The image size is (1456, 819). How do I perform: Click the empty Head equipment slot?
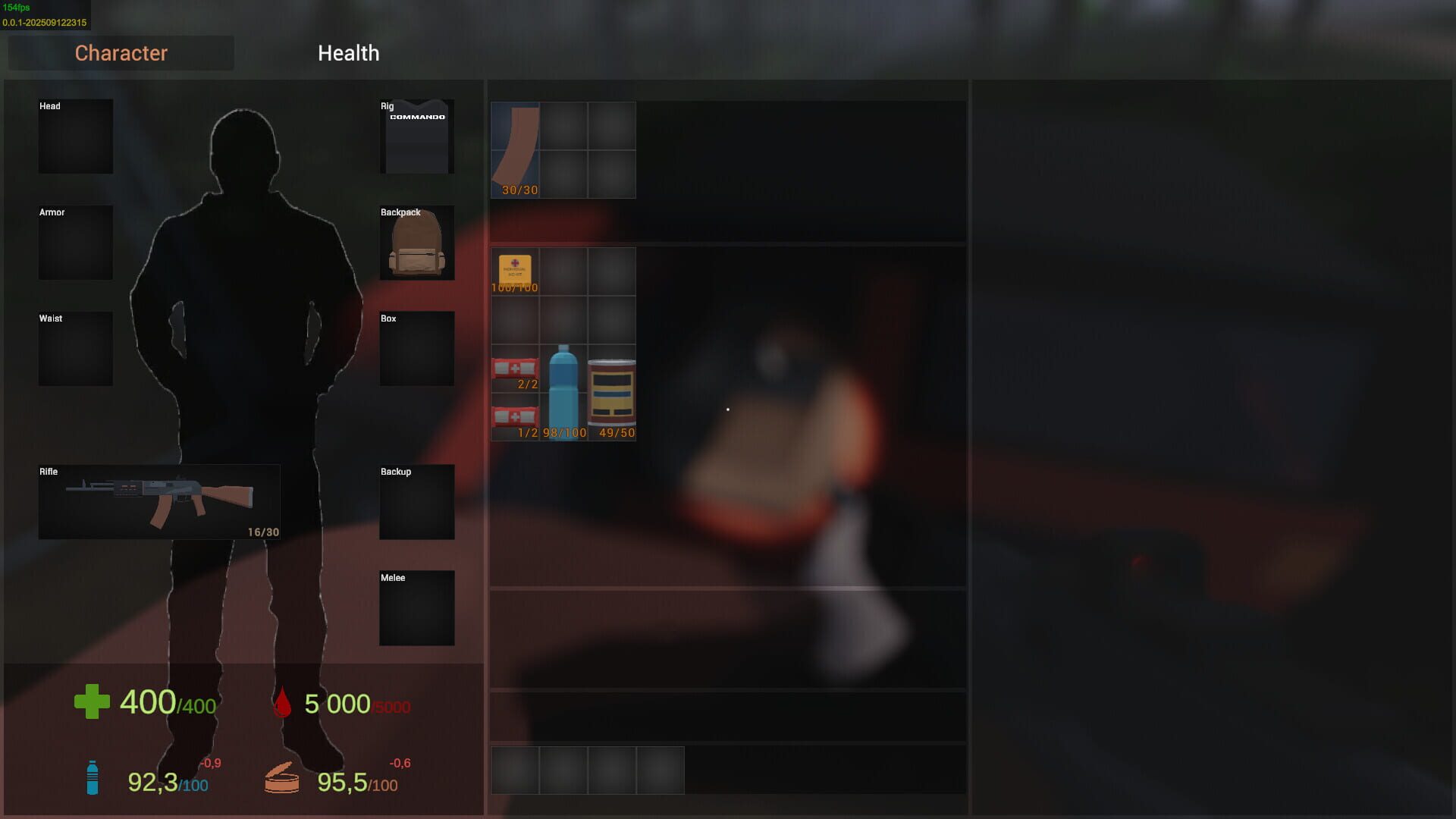coord(75,136)
